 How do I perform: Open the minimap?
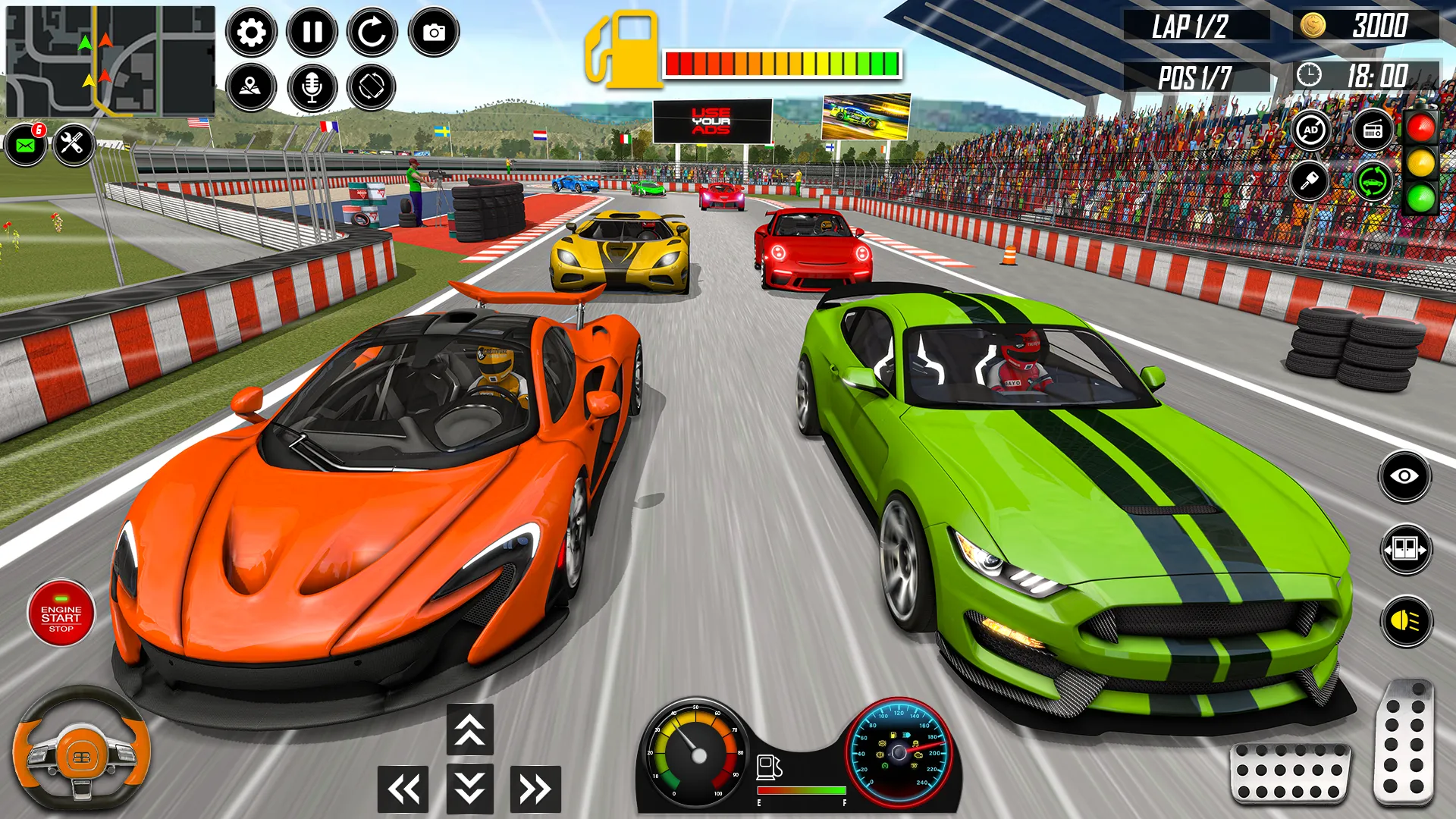pos(111,61)
